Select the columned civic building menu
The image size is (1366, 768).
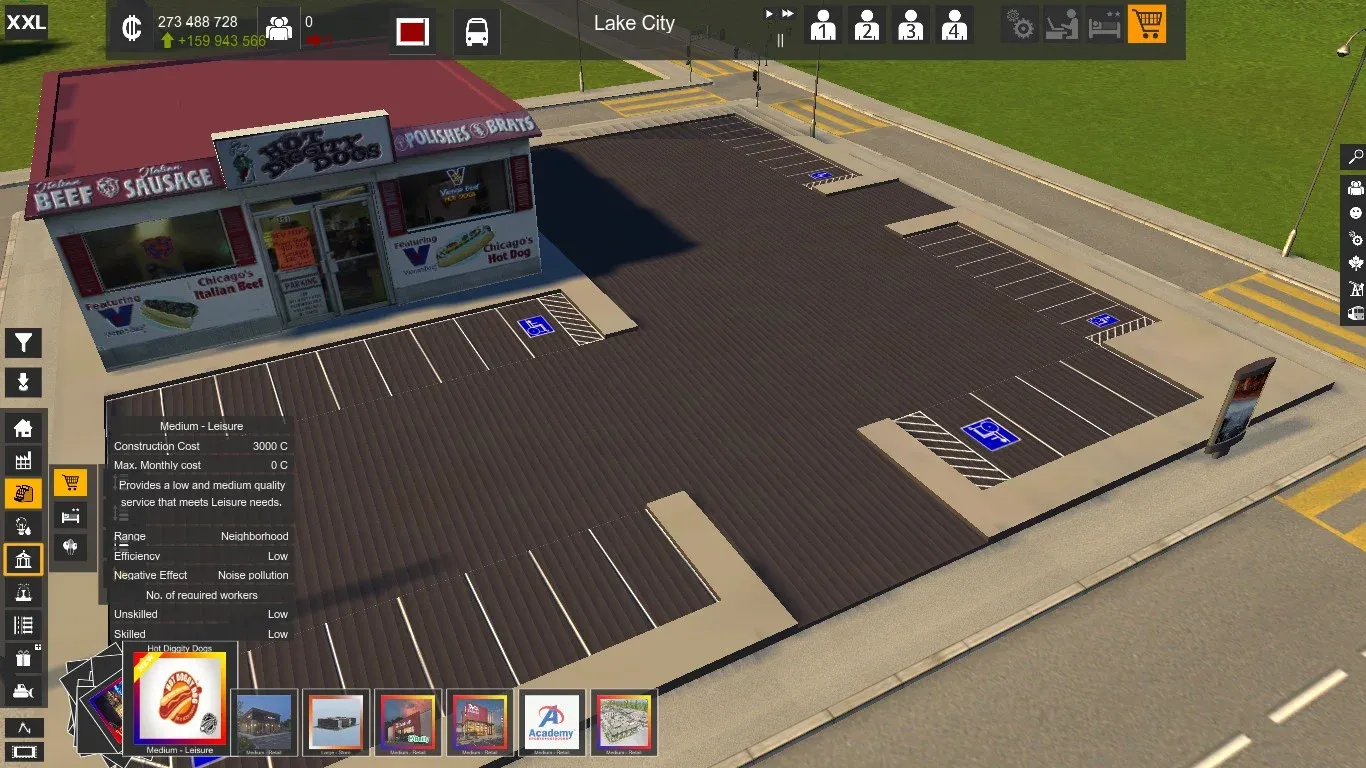pos(23,560)
